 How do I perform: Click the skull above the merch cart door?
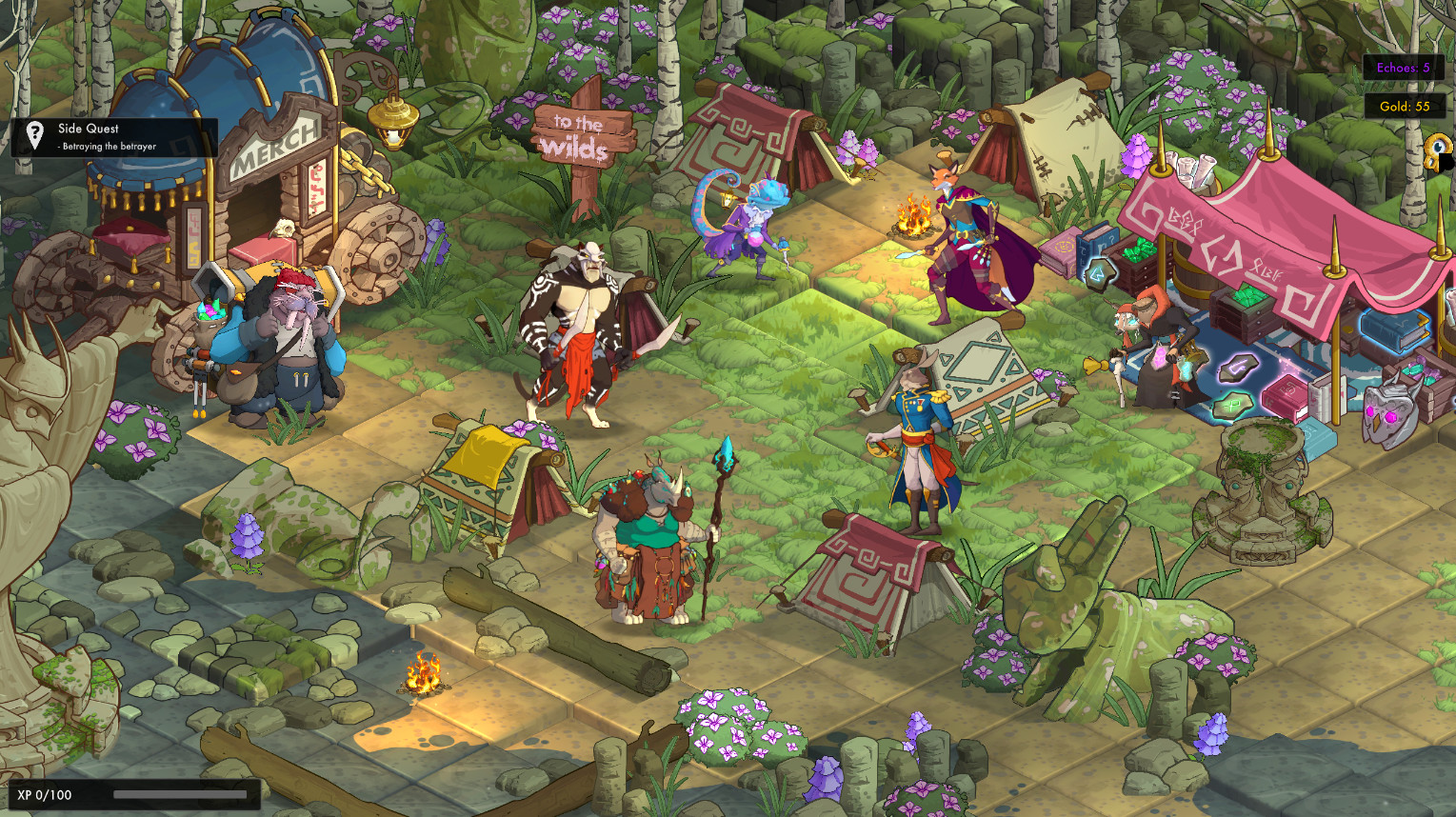[x=285, y=229]
